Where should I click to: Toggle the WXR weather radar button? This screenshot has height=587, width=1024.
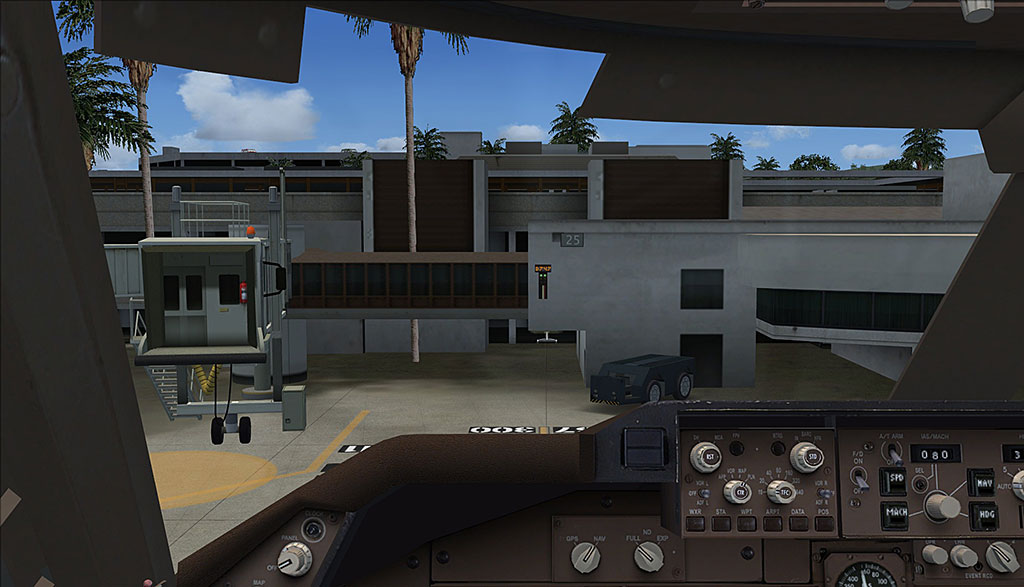695,524
